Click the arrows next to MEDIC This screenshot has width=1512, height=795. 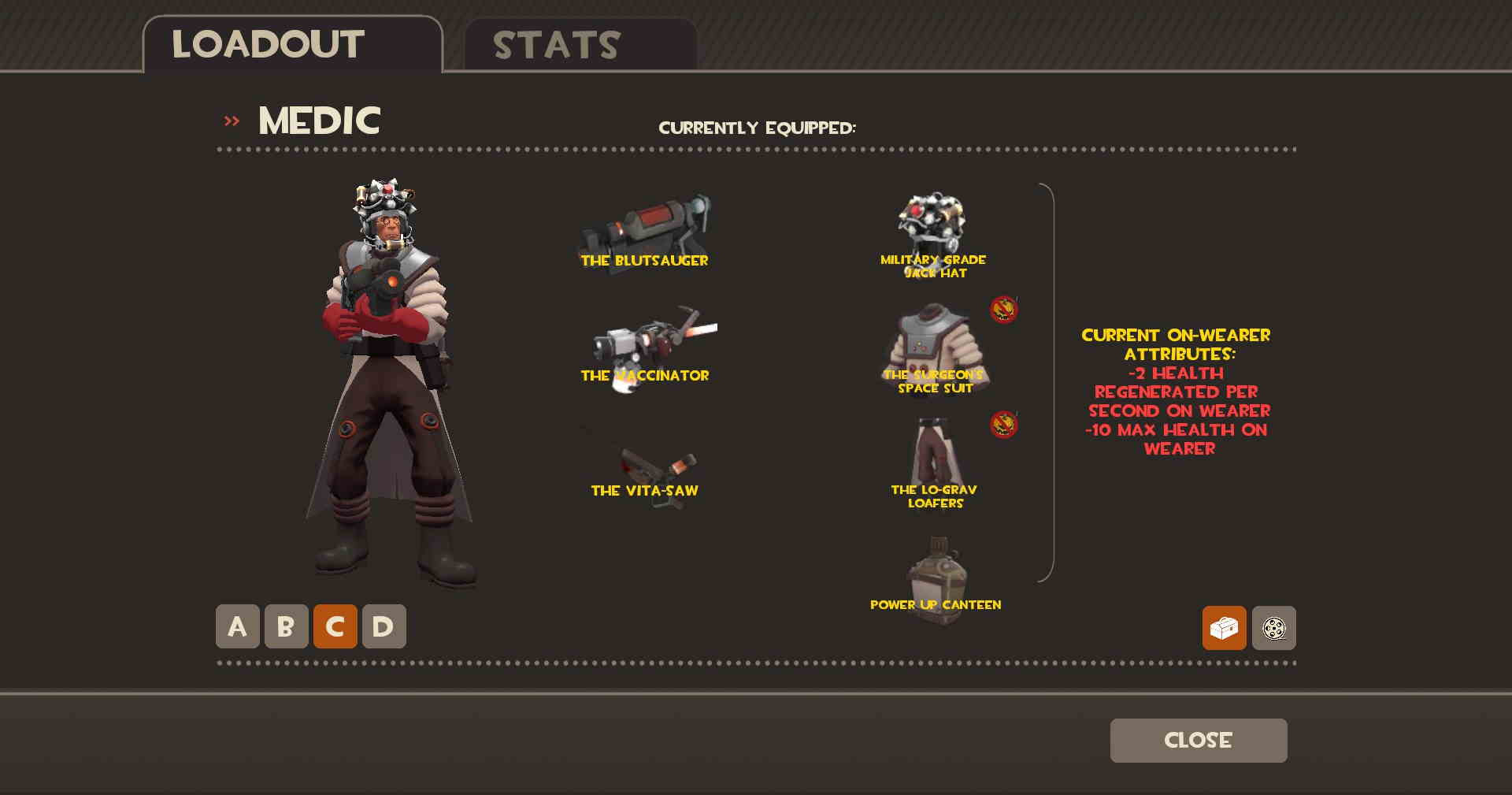(231, 120)
